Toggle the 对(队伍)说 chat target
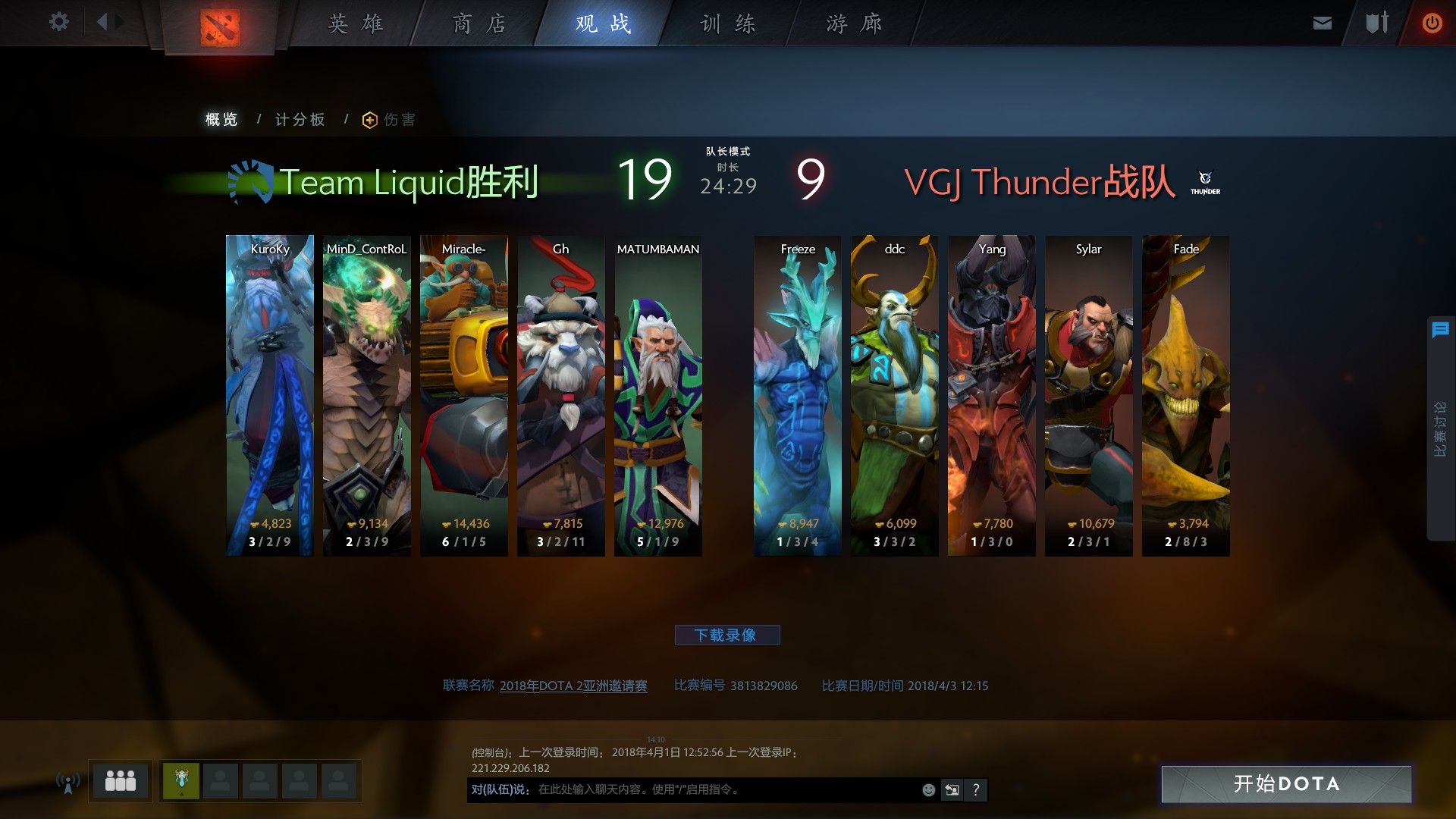The image size is (1456, 819). [x=497, y=789]
